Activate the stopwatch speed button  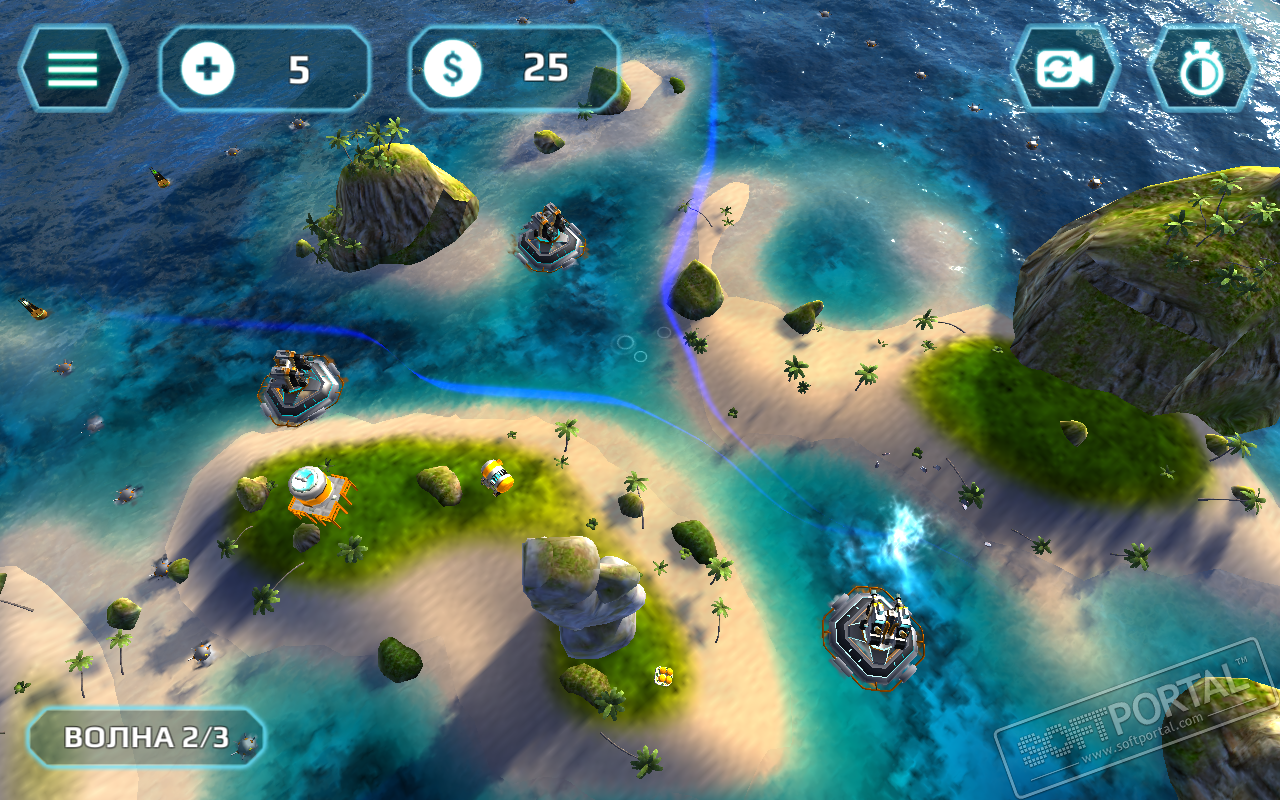[x=1199, y=68]
